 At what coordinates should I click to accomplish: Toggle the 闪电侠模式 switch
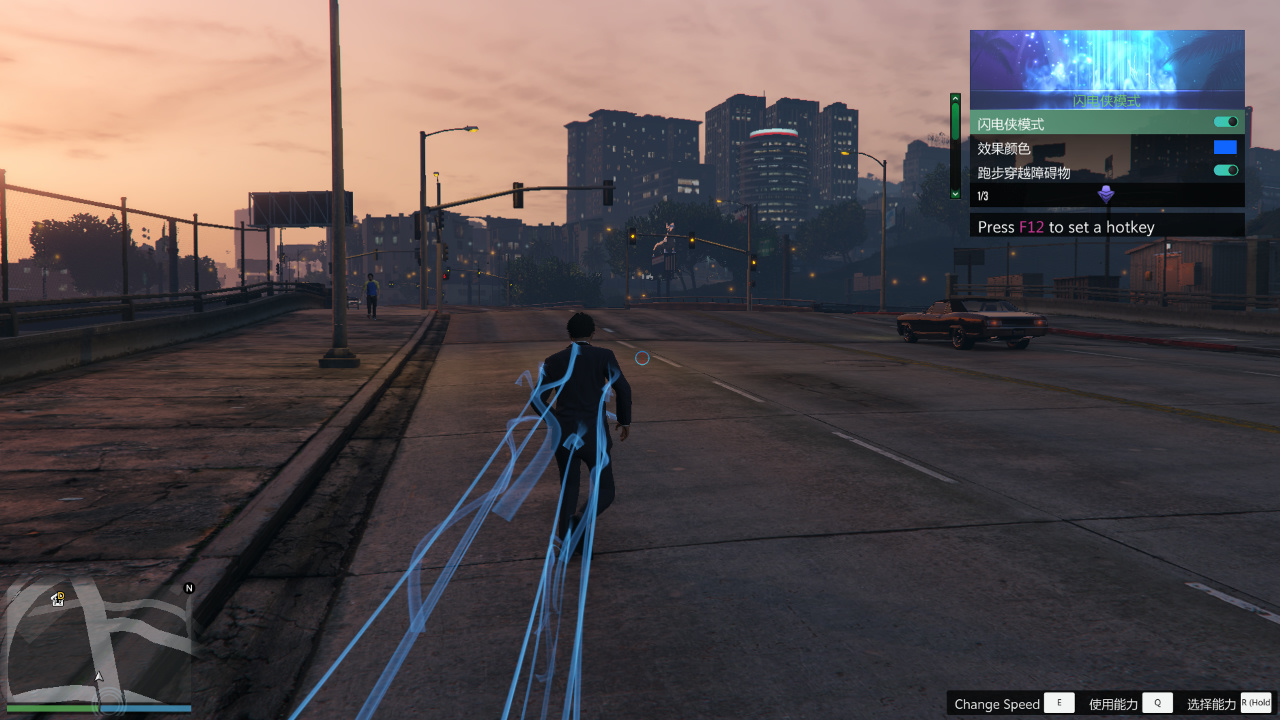(x=1226, y=122)
